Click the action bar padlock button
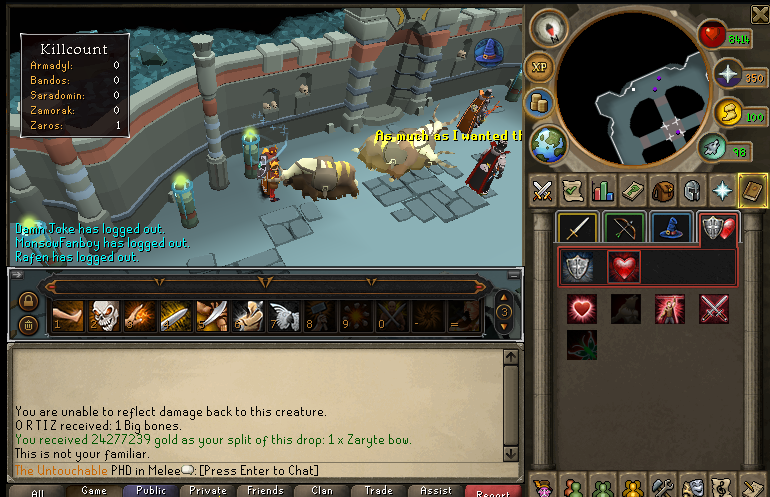 (x=29, y=301)
